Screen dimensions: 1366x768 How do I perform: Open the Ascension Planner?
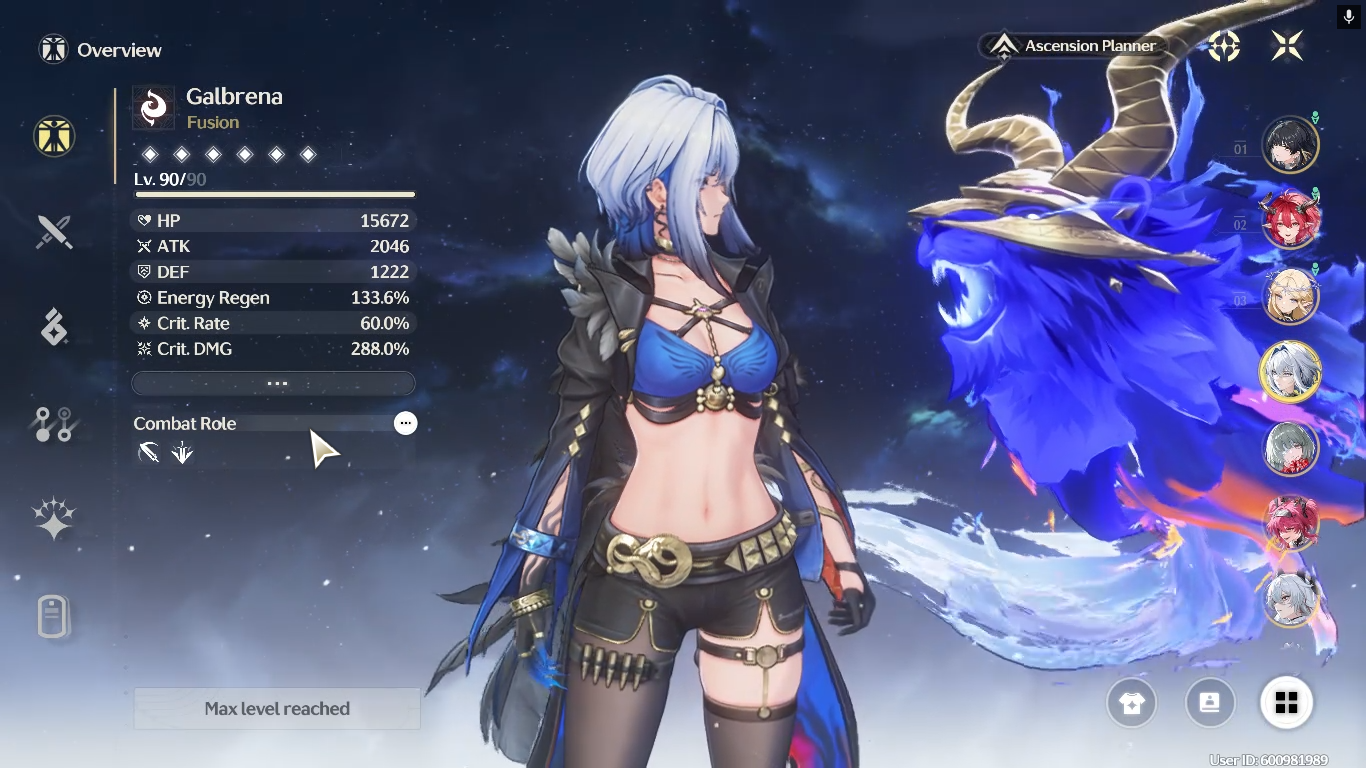(1075, 46)
